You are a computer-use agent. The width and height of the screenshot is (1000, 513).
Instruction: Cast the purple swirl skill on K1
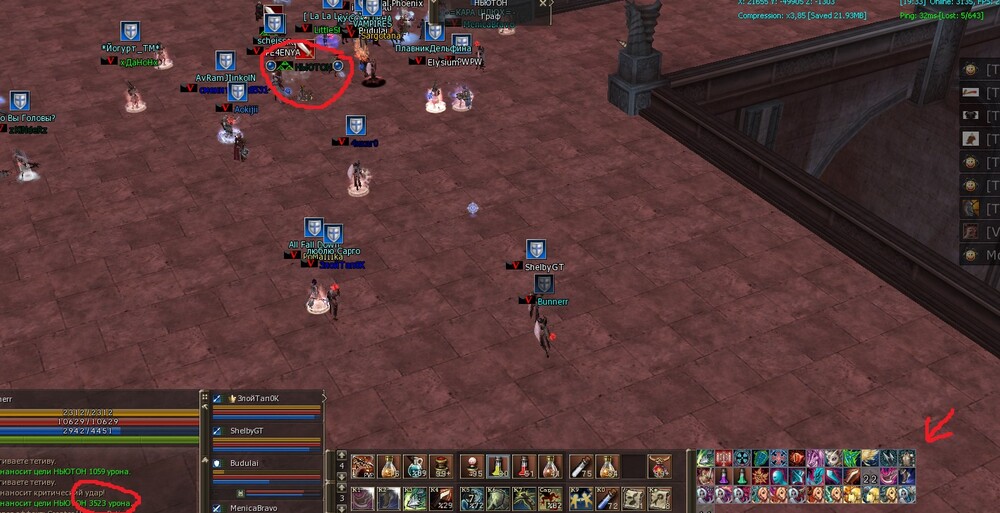[363, 498]
